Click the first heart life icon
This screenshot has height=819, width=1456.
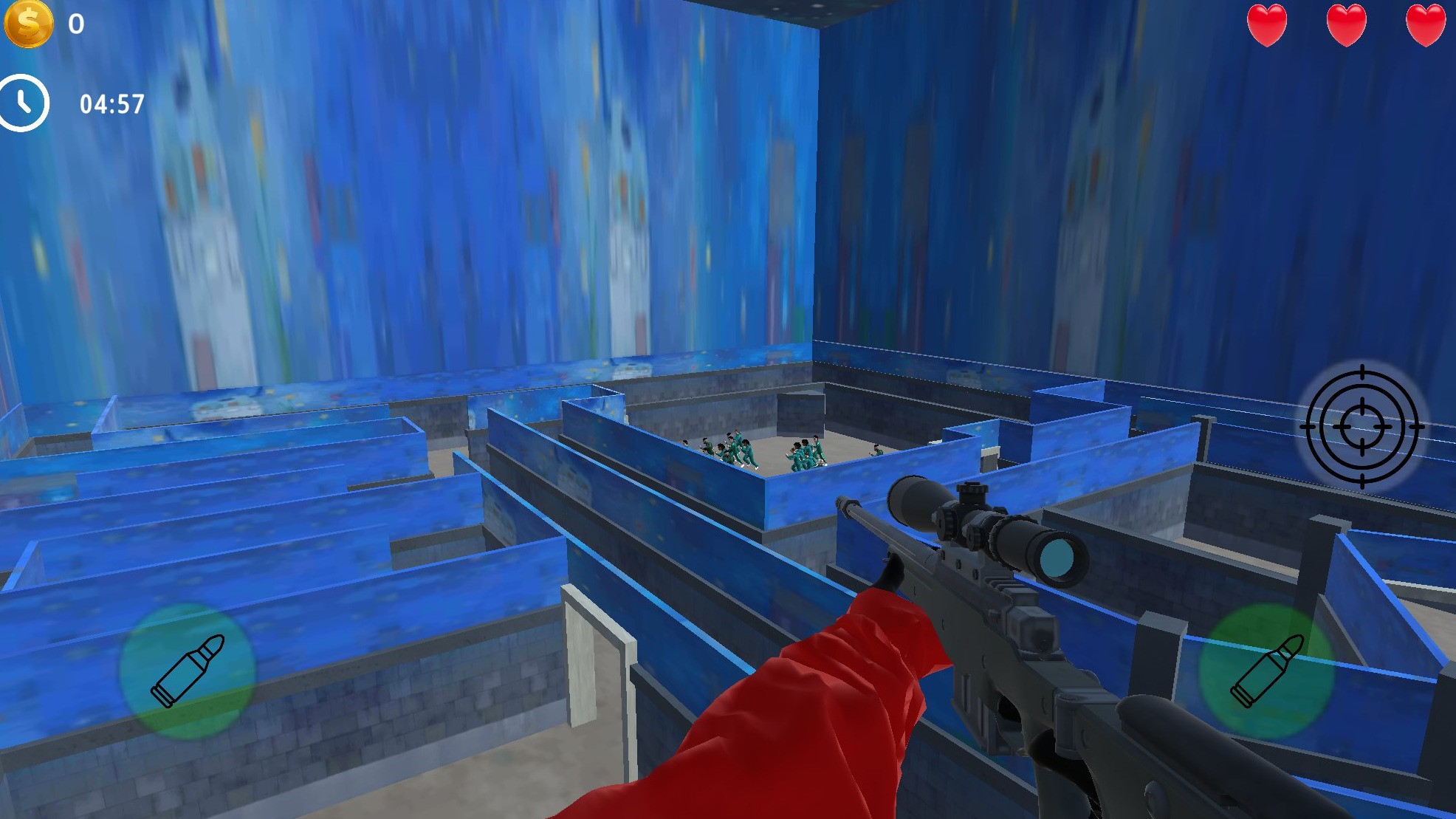(1268, 24)
